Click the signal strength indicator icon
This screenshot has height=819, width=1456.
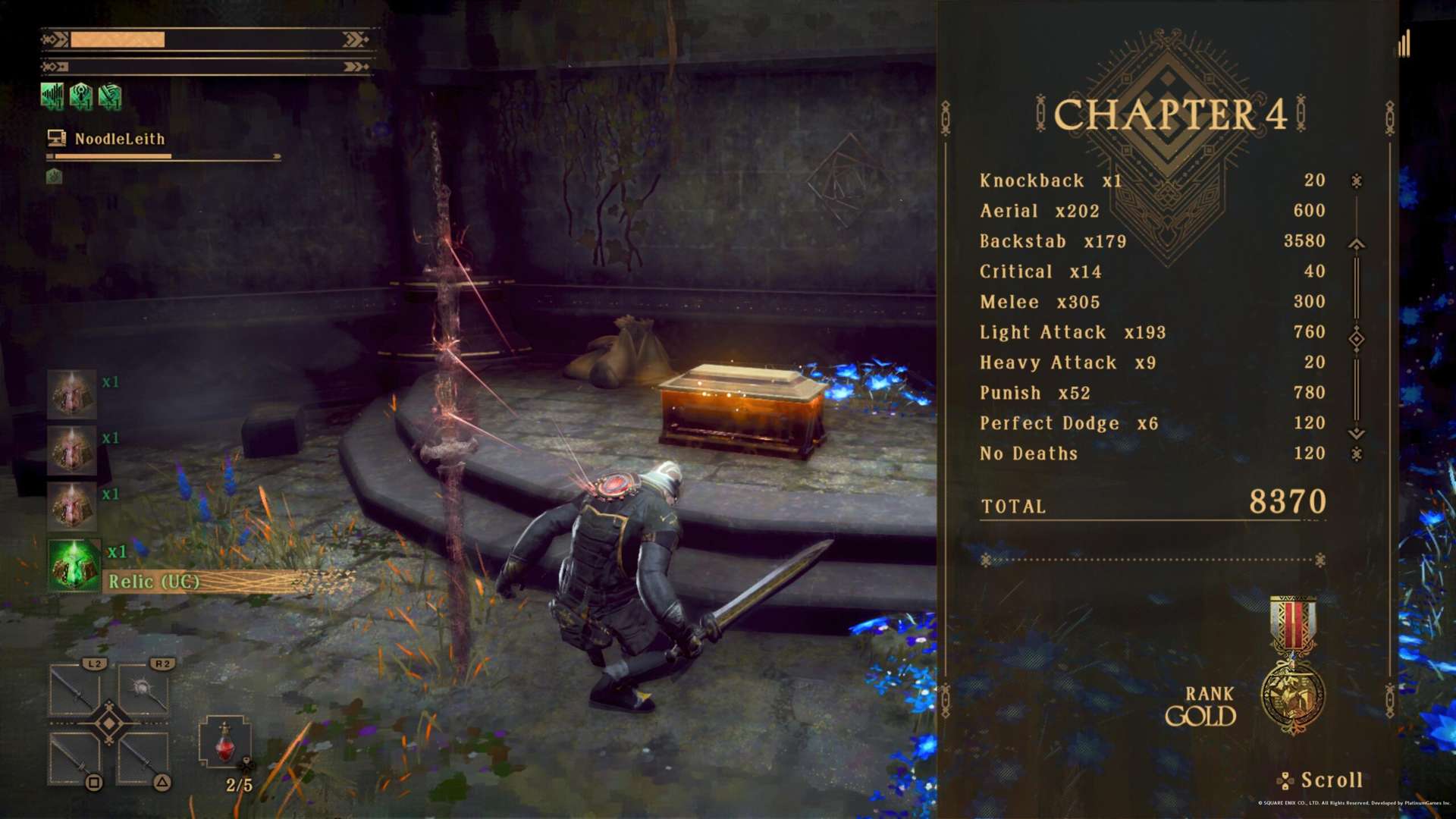click(x=1404, y=44)
